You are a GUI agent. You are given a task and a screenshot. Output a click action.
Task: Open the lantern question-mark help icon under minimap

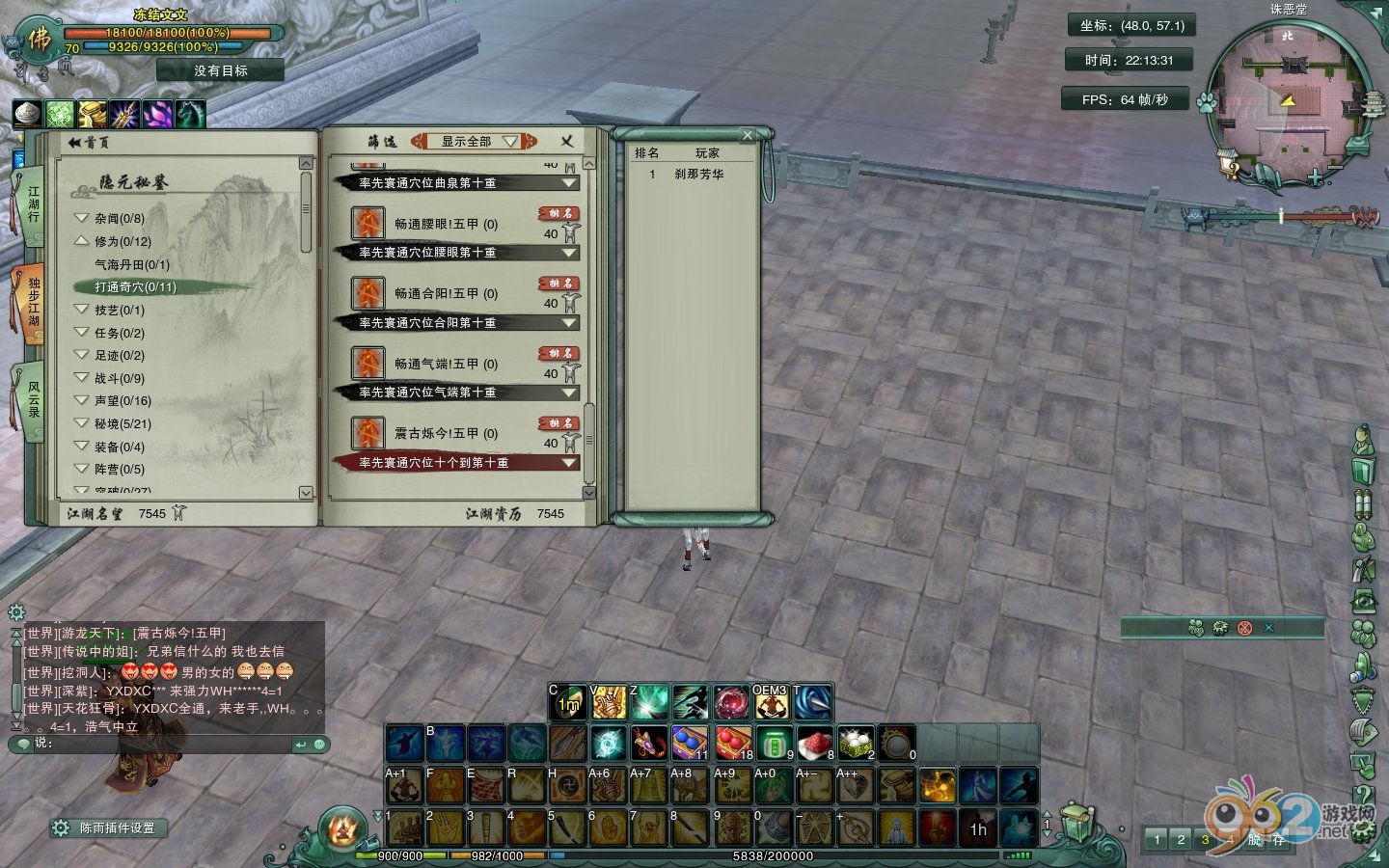tap(1228, 163)
